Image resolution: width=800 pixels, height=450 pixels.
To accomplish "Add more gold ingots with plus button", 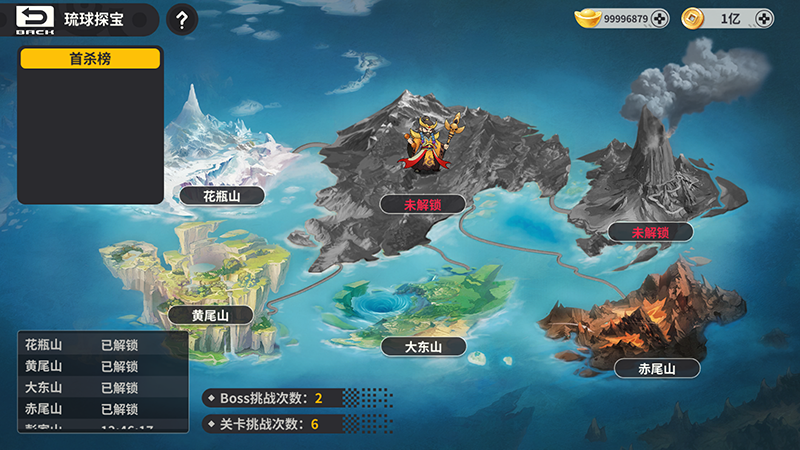I will 659,19.
